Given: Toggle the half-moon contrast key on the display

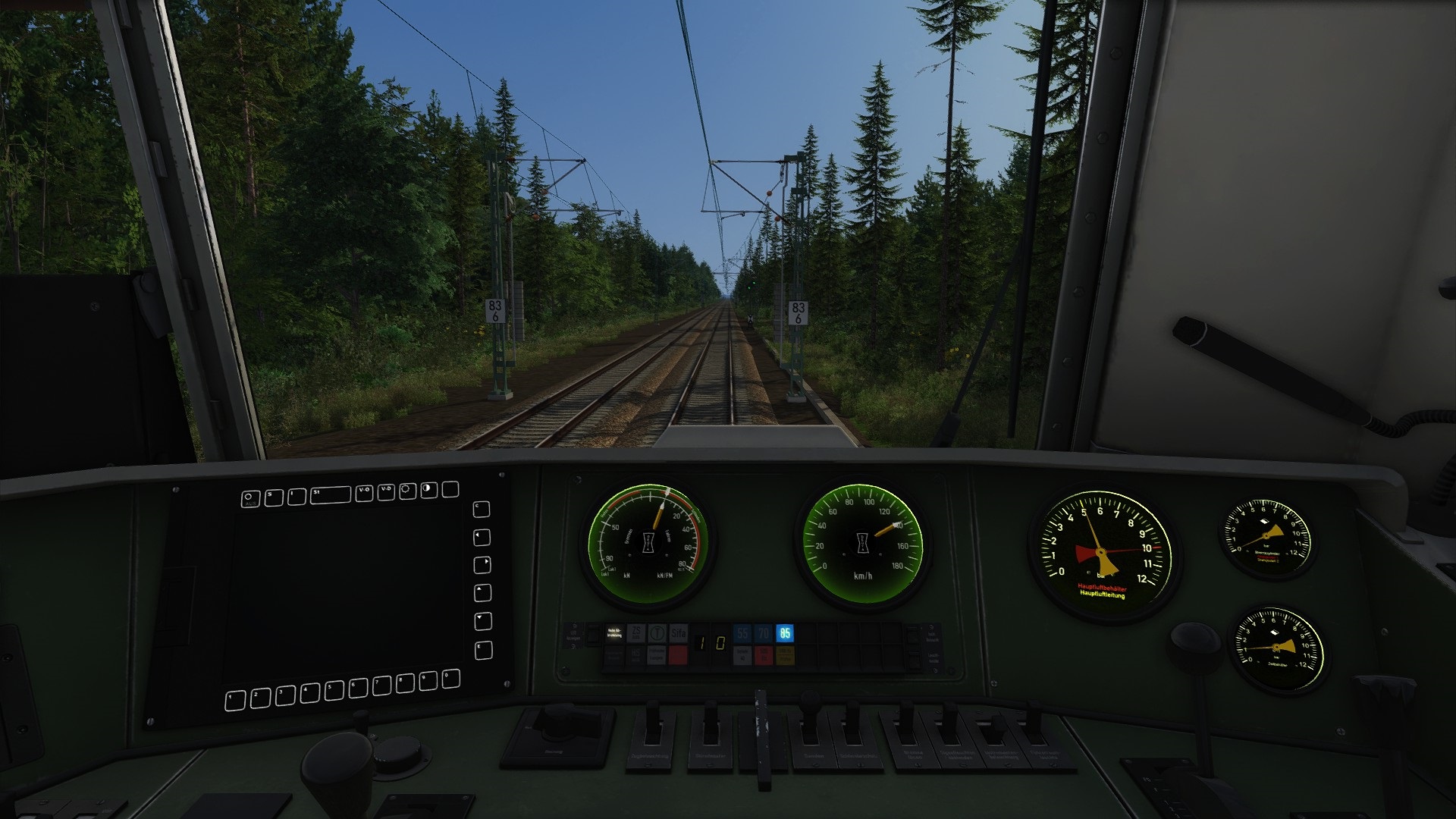Looking at the screenshot, I should click(429, 490).
